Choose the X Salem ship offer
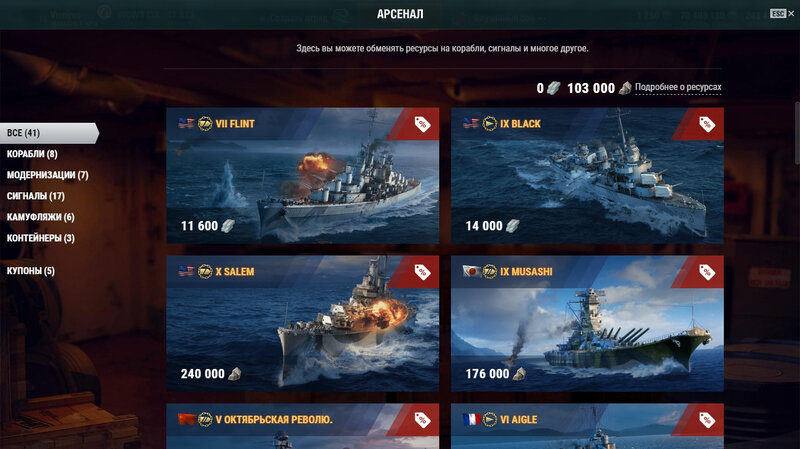The height and width of the screenshot is (449, 800). coord(302,323)
